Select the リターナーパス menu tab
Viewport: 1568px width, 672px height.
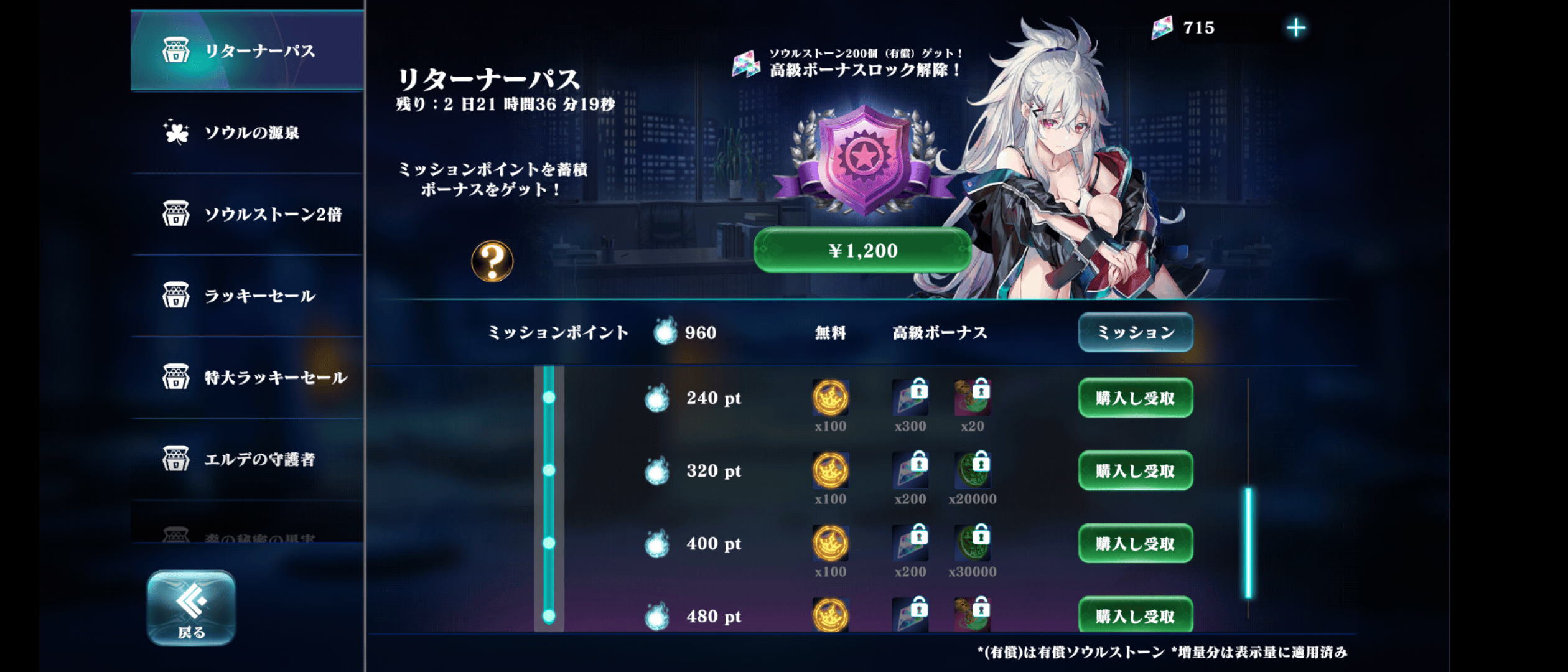tap(247, 51)
